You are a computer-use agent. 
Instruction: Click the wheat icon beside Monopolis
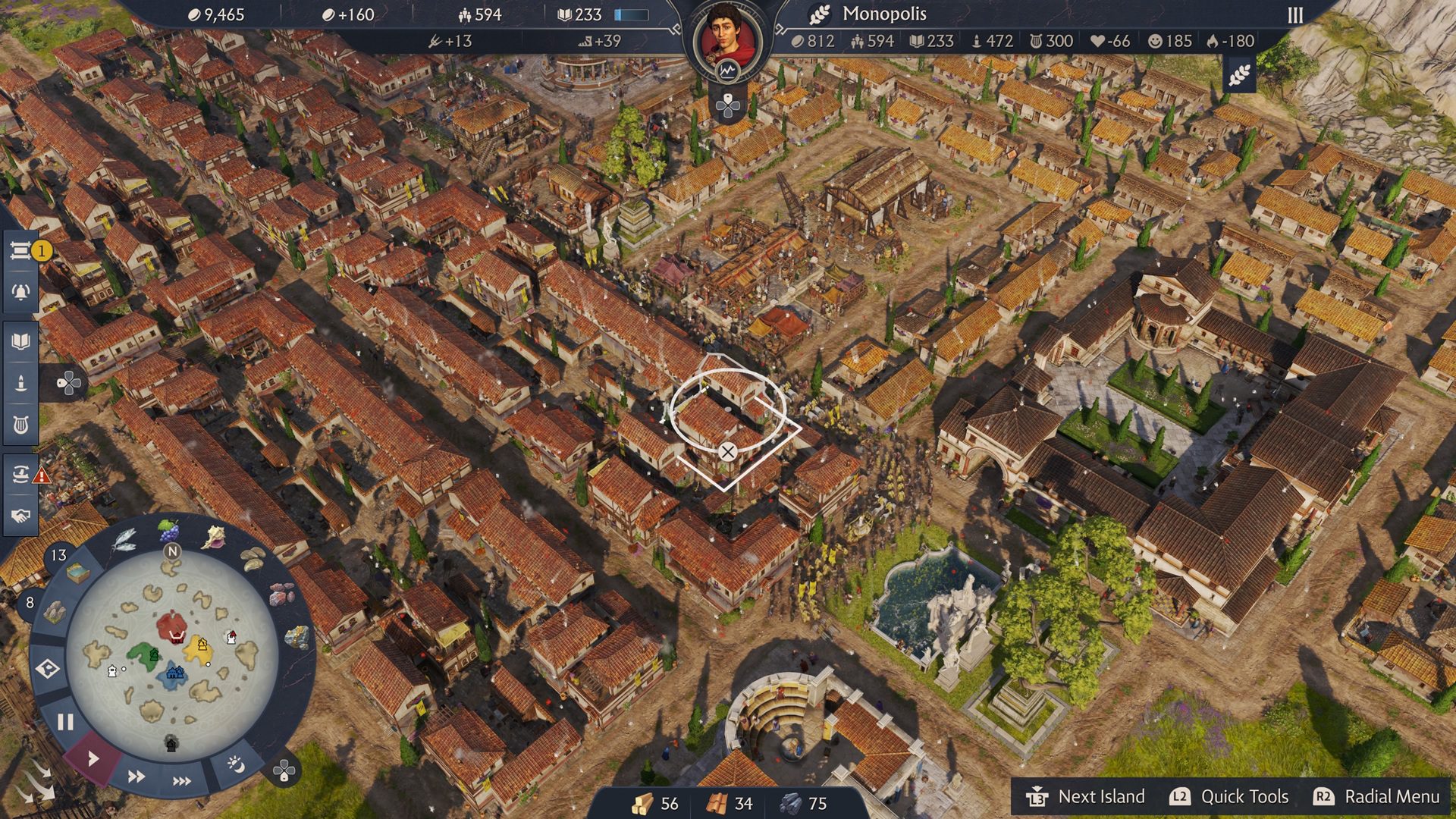pos(818,14)
